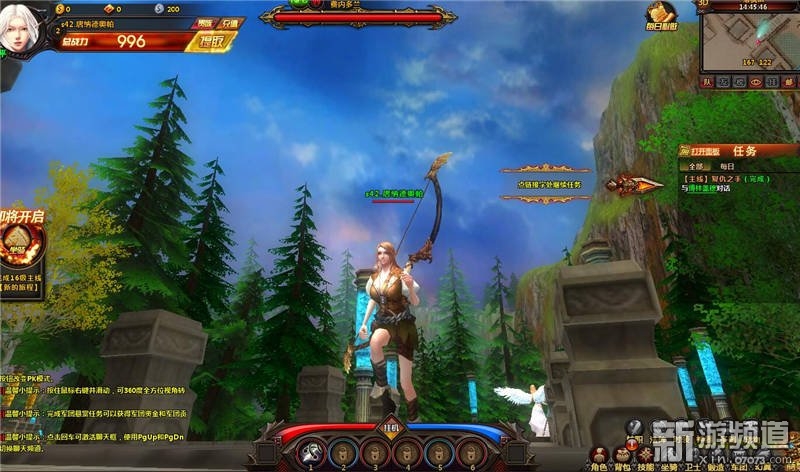Click the yellow 提取 button beside combat power
Screen dimensions: 800x472
tap(216, 42)
